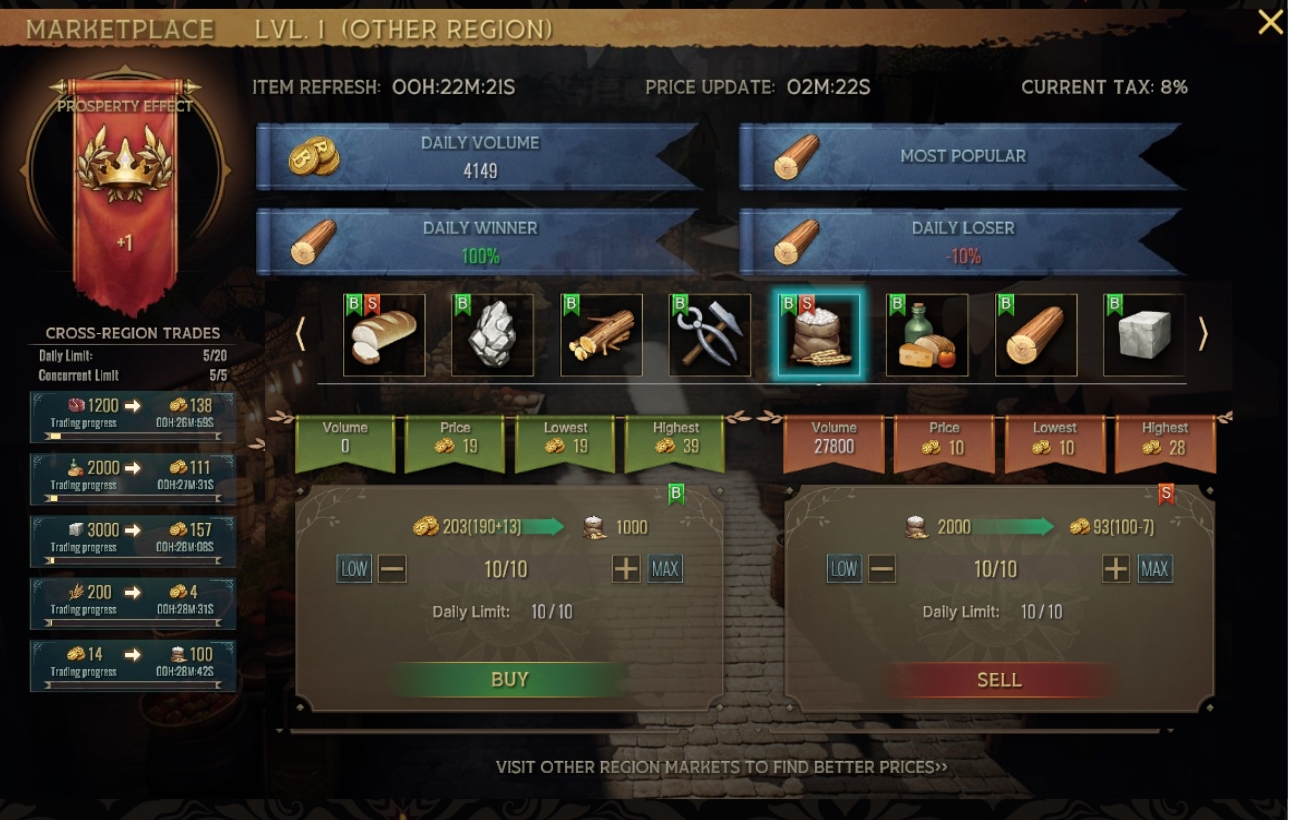Set sell amount to LOW

click(x=844, y=570)
